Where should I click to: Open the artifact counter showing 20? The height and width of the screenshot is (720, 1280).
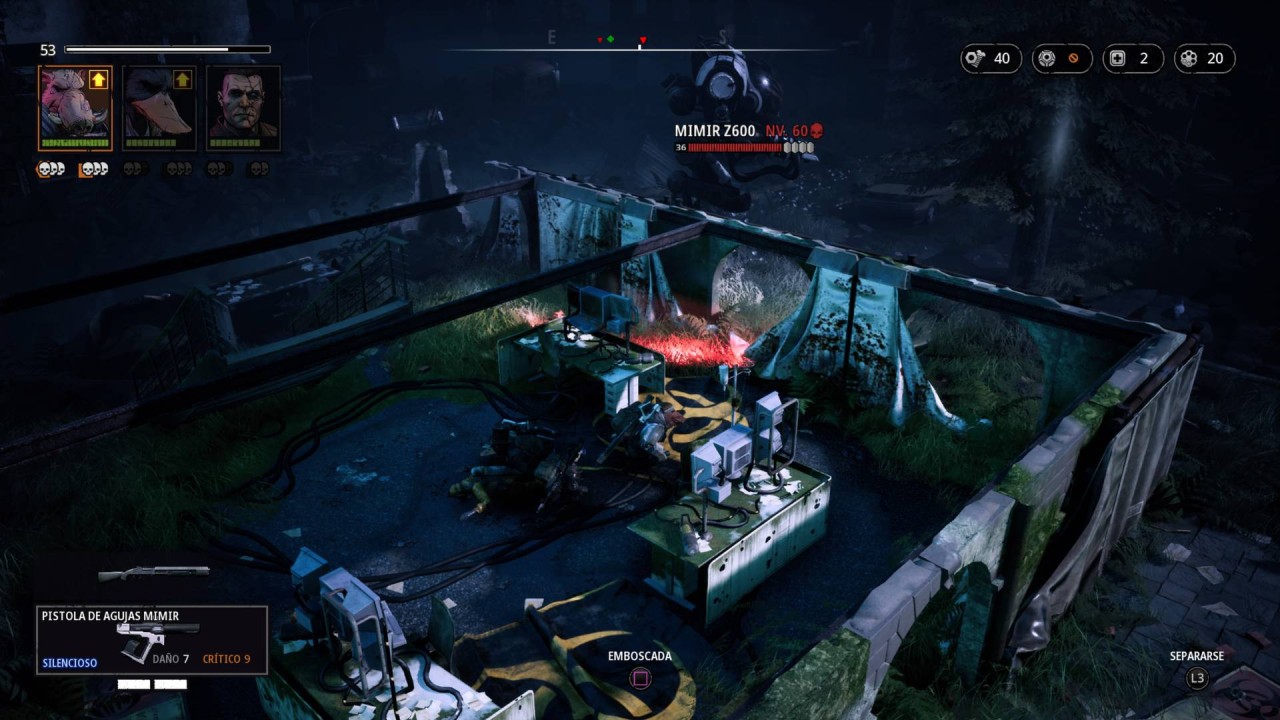click(x=1204, y=59)
